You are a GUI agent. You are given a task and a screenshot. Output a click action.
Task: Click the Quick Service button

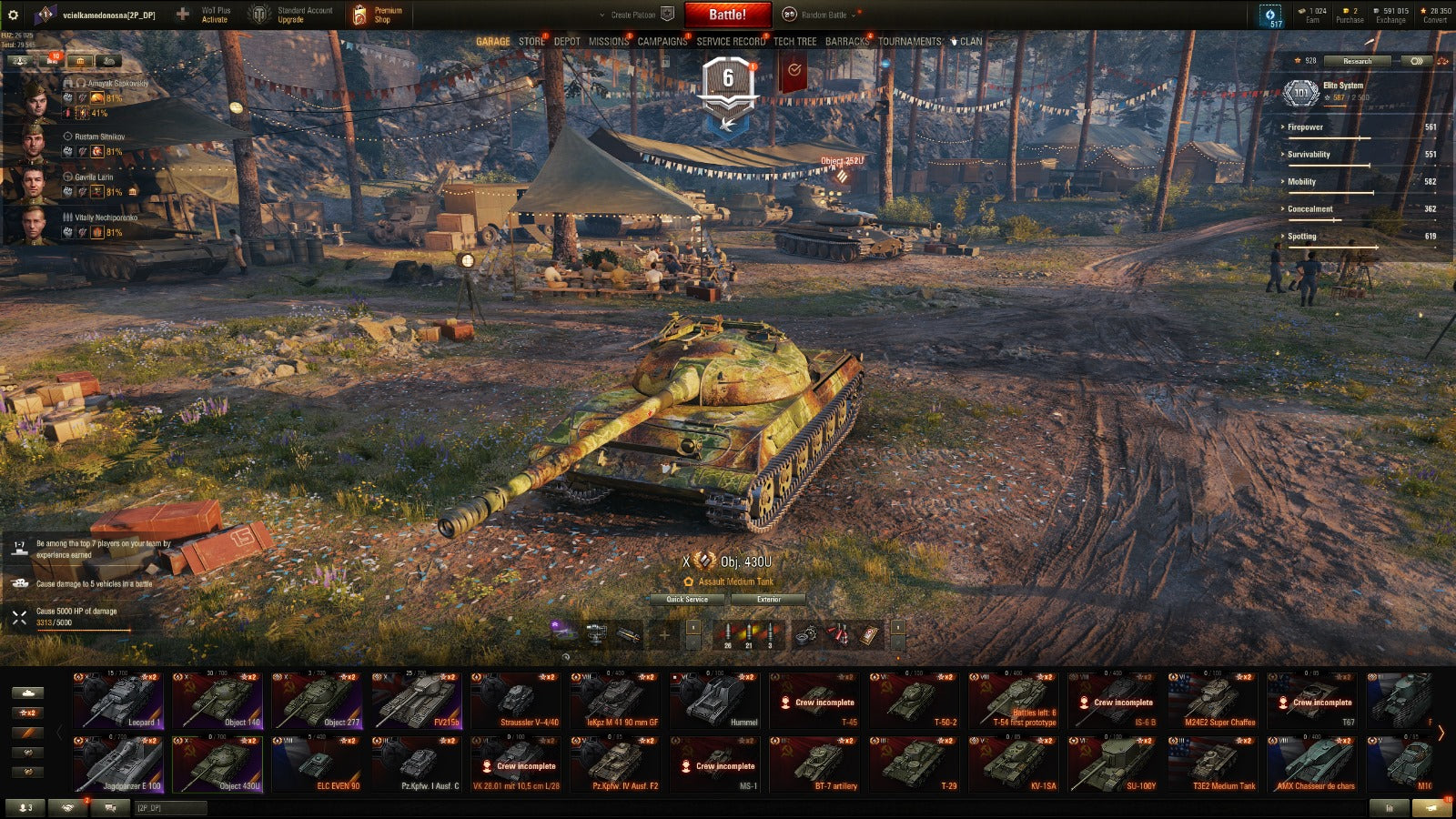pyautogui.click(x=687, y=599)
